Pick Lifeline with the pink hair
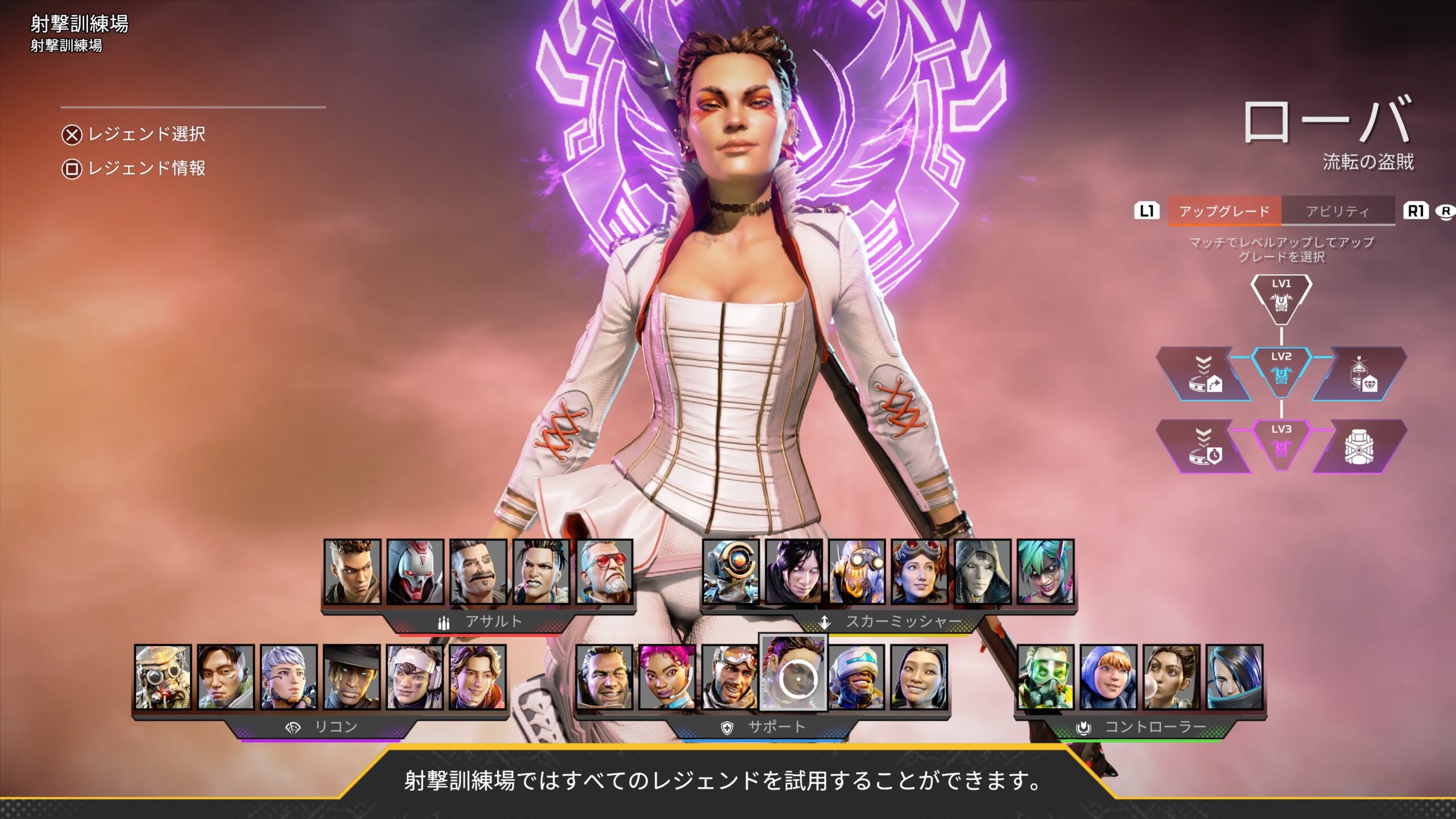The image size is (1456, 819). [x=667, y=677]
